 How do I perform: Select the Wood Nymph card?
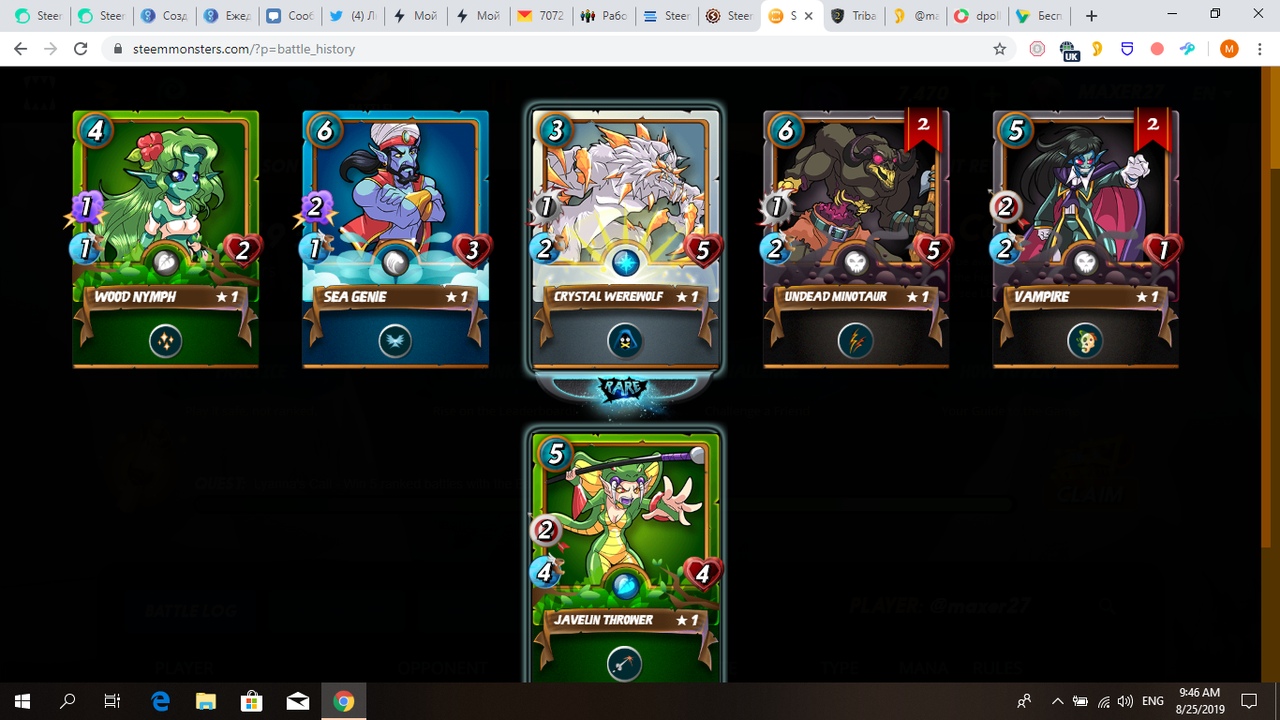(166, 238)
